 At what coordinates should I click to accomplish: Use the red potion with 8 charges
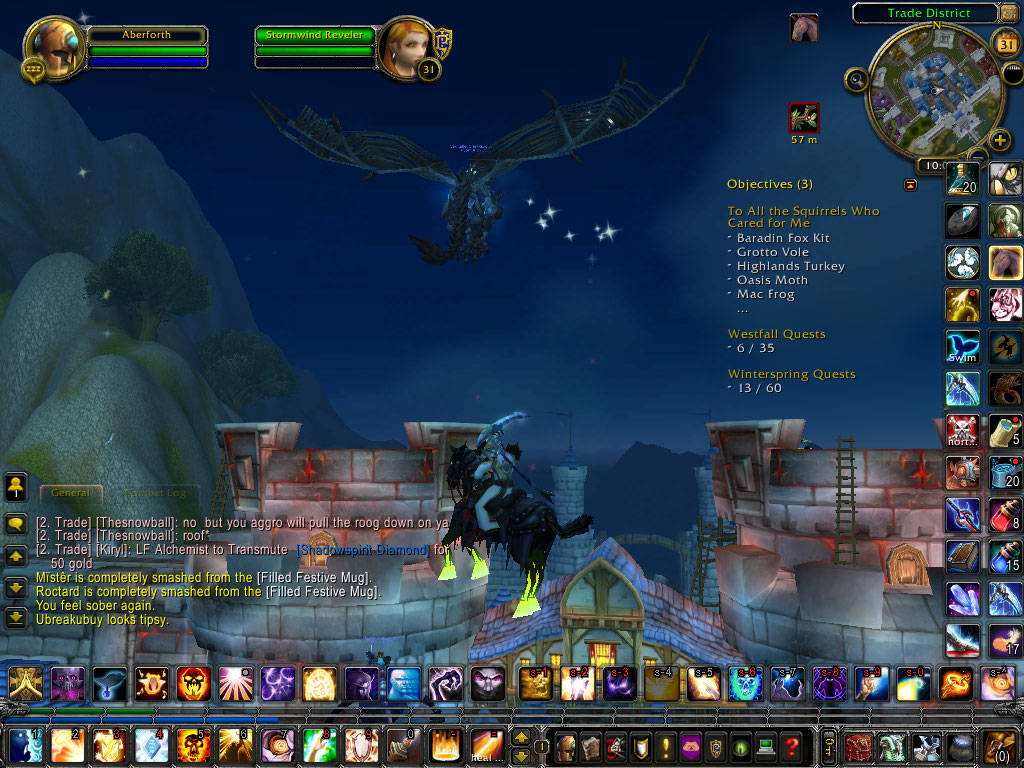tap(1006, 515)
